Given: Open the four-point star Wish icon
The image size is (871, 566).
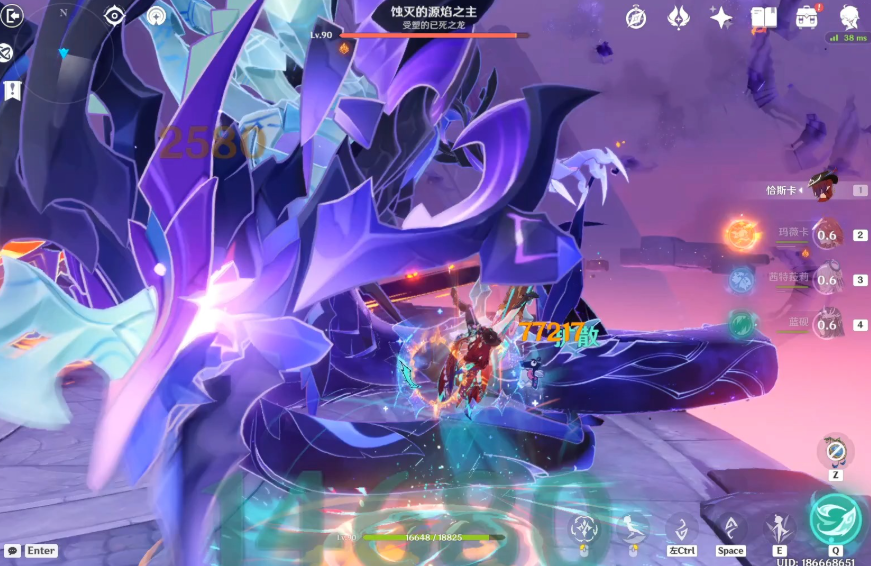Looking at the screenshot, I should click(x=720, y=17).
